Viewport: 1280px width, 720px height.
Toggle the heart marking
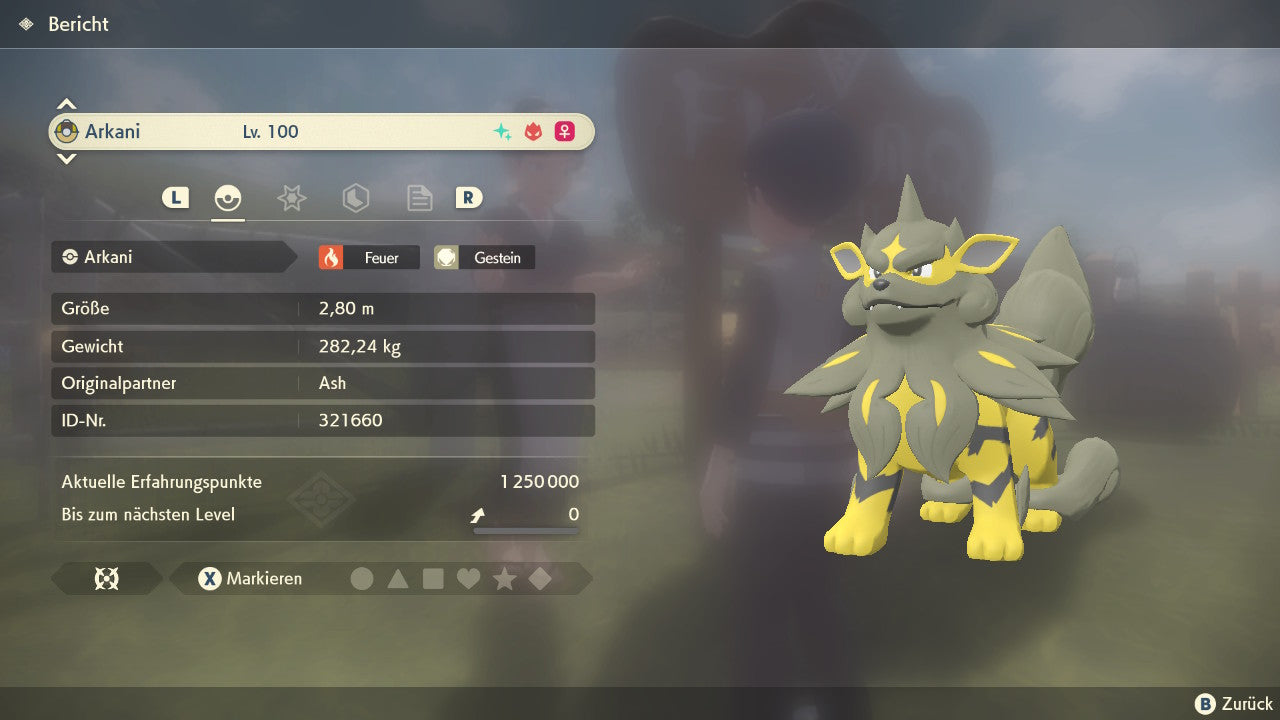point(468,578)
